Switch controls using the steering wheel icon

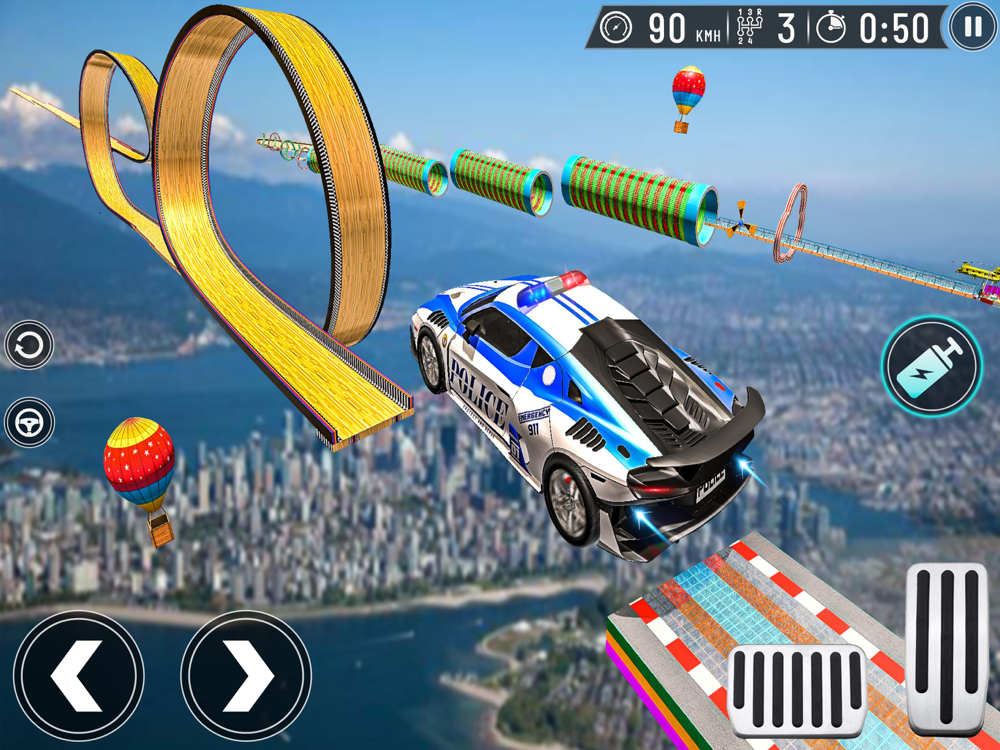29,423
